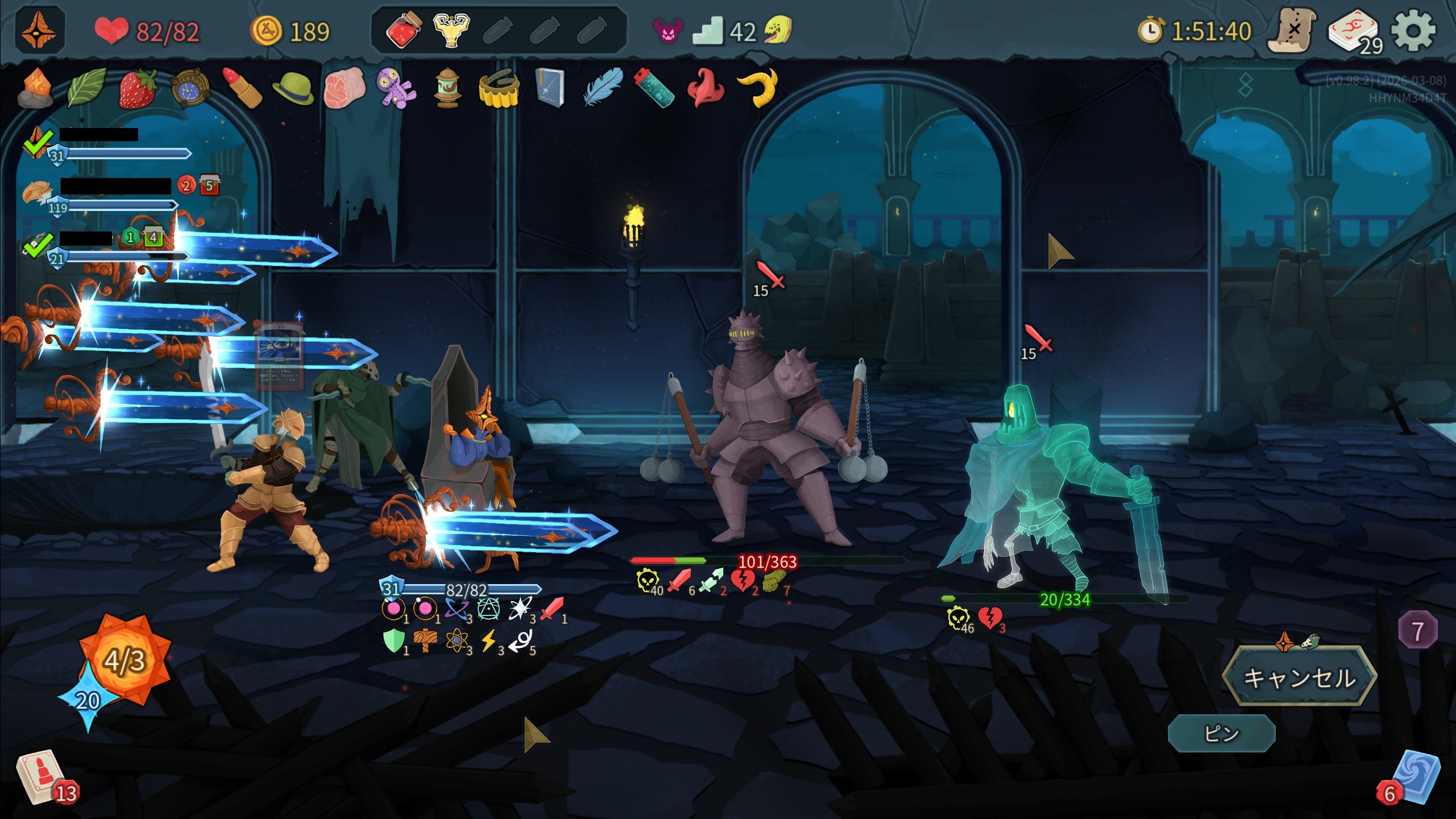Inspect the yellow banana relic
The image size is (1456, 819).
[758, 88]
